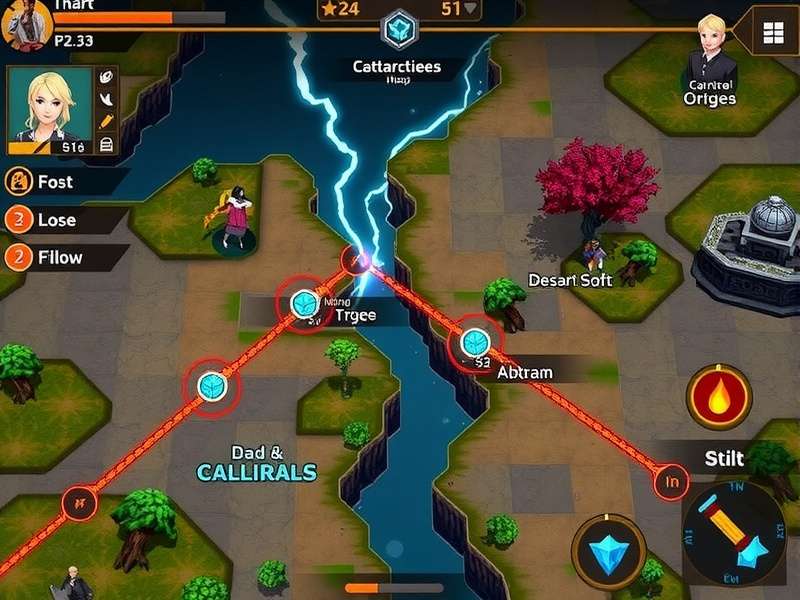Image resolution: width=800 pixels, height=600 pixels.
Task: Activate the blue crystal gem ability
Action: coord(607,552)
